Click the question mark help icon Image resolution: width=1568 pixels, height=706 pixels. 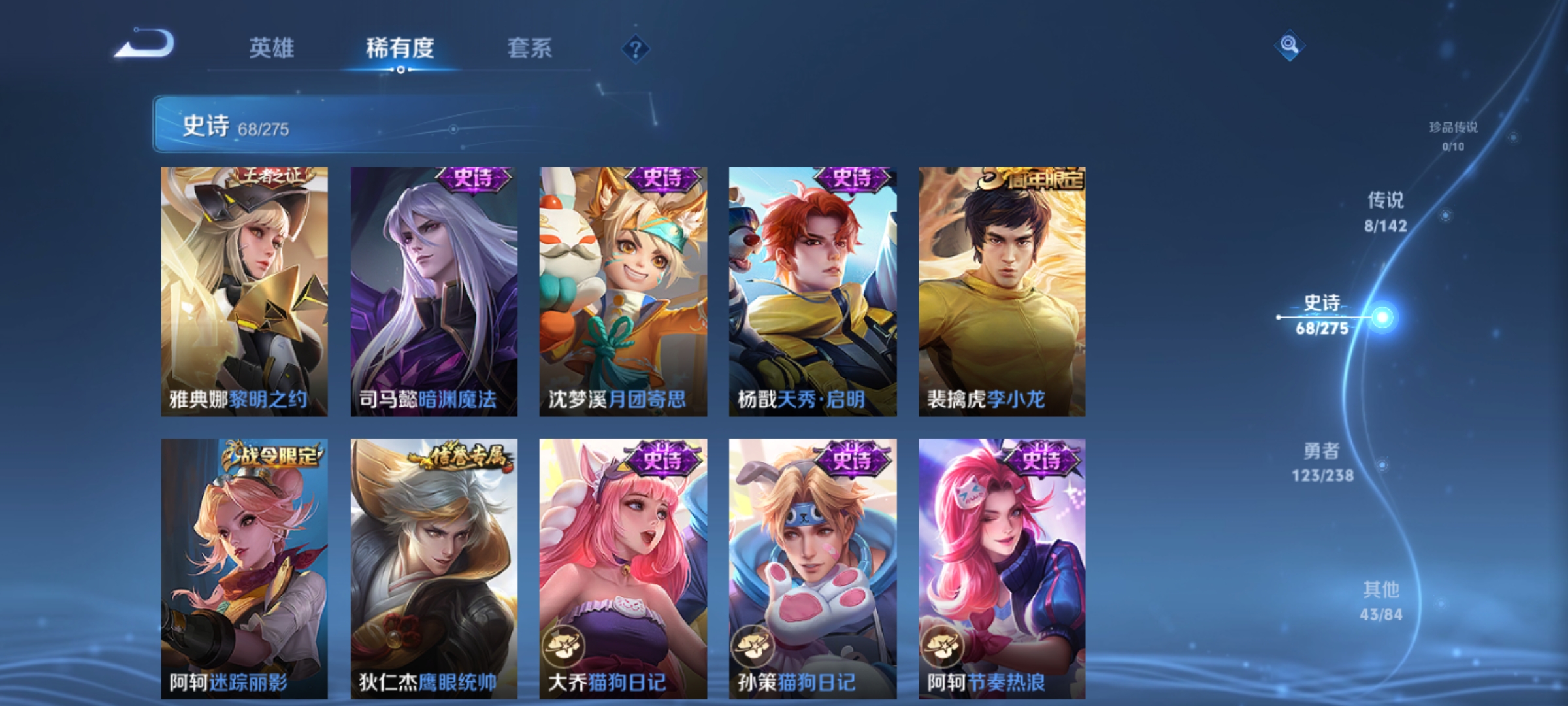tap(636, 50)
